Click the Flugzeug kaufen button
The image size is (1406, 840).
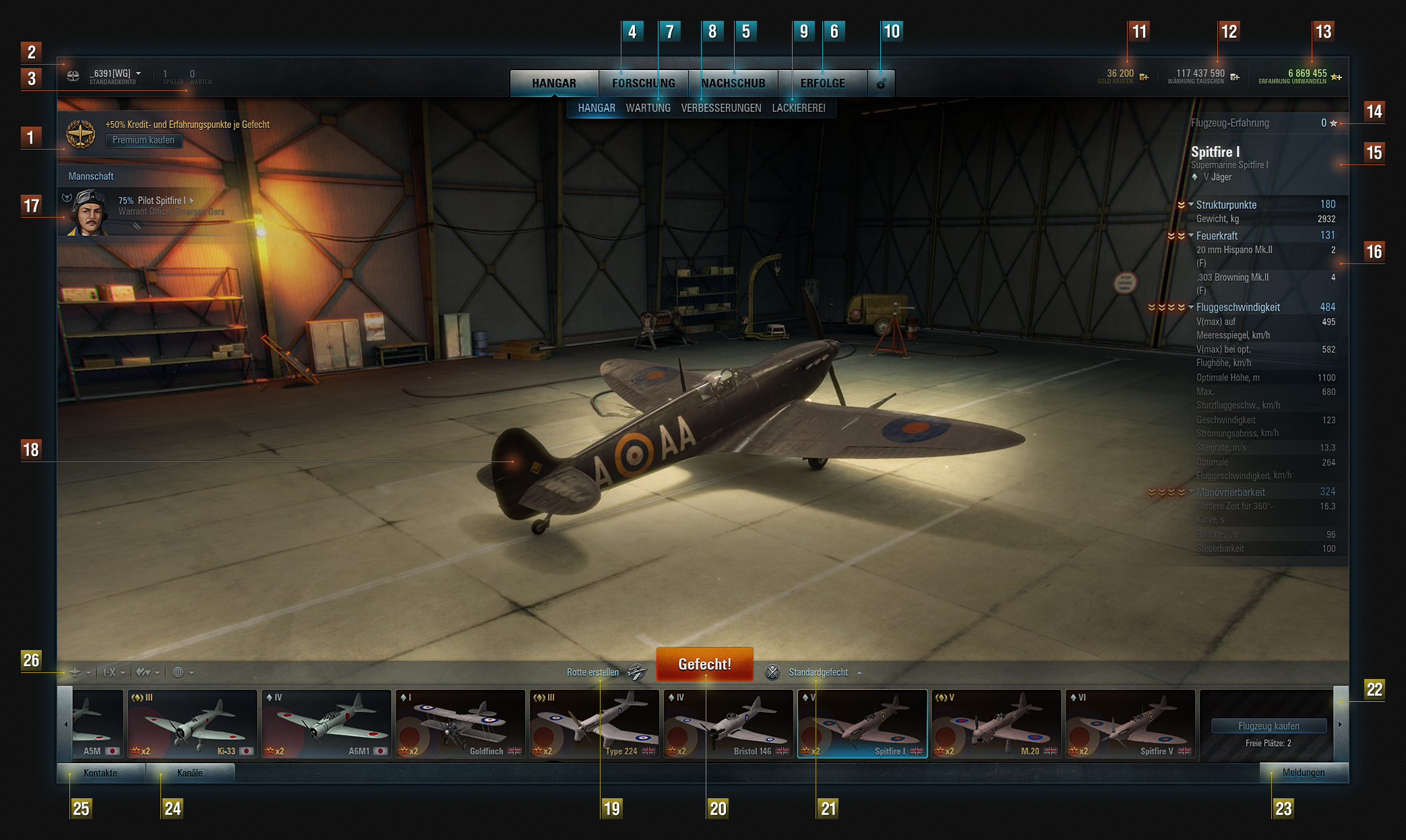tap(1269, 726)
